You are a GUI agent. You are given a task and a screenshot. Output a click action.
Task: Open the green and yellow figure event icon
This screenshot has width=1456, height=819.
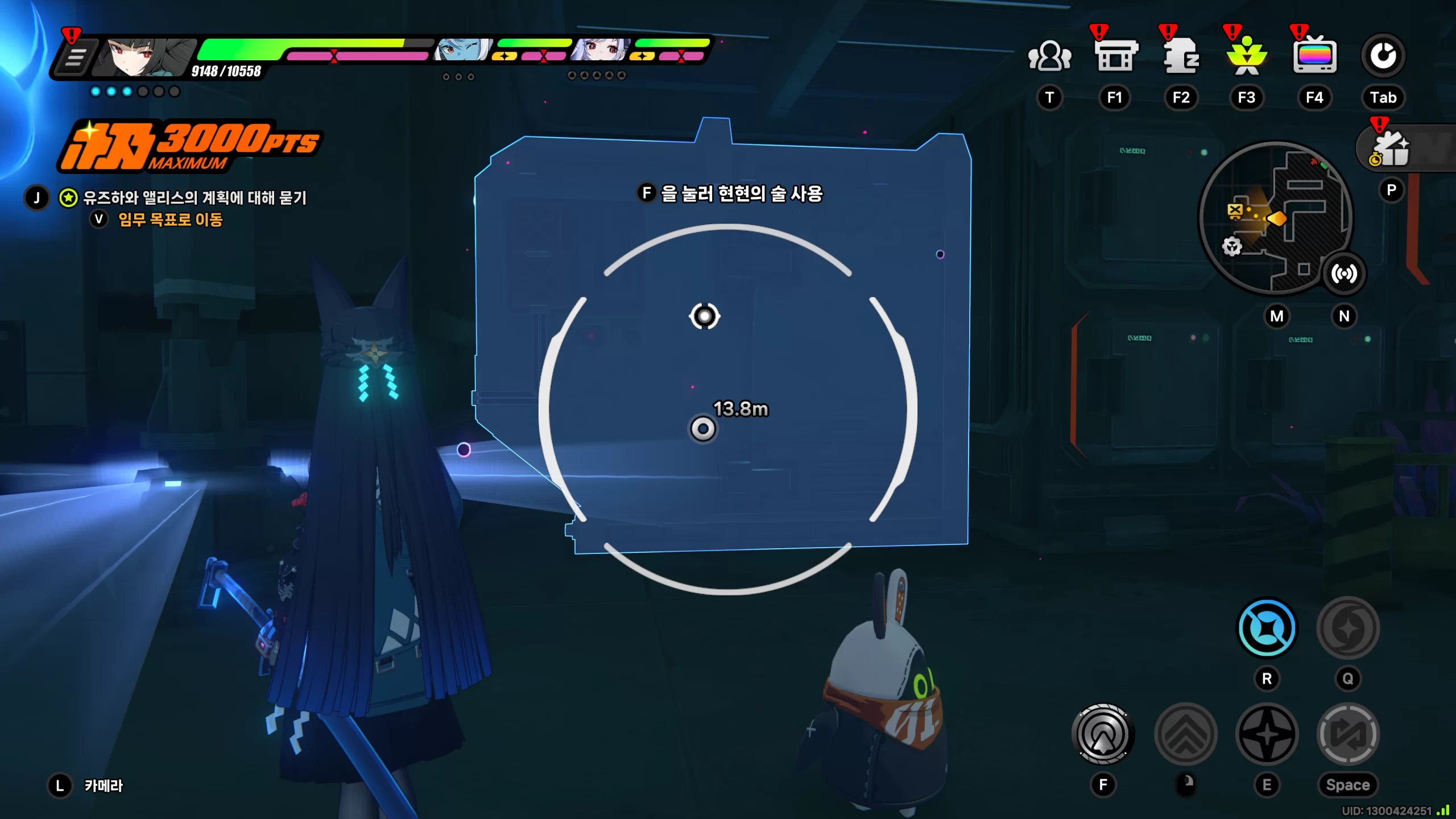pos(1247,56)
